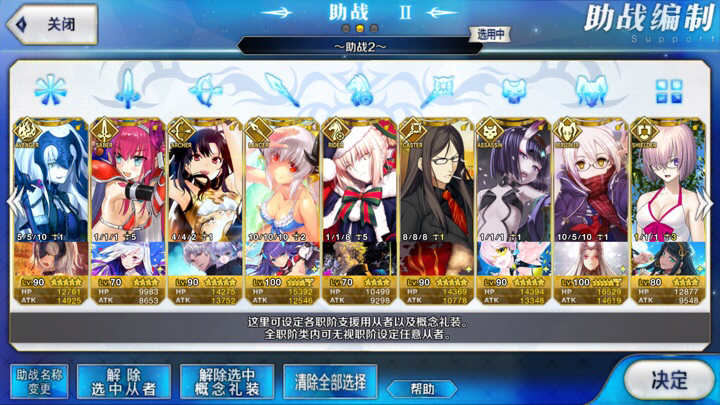Clear all selections with 清除全部选择
720x405 pixels.
[x=330, y=381]
